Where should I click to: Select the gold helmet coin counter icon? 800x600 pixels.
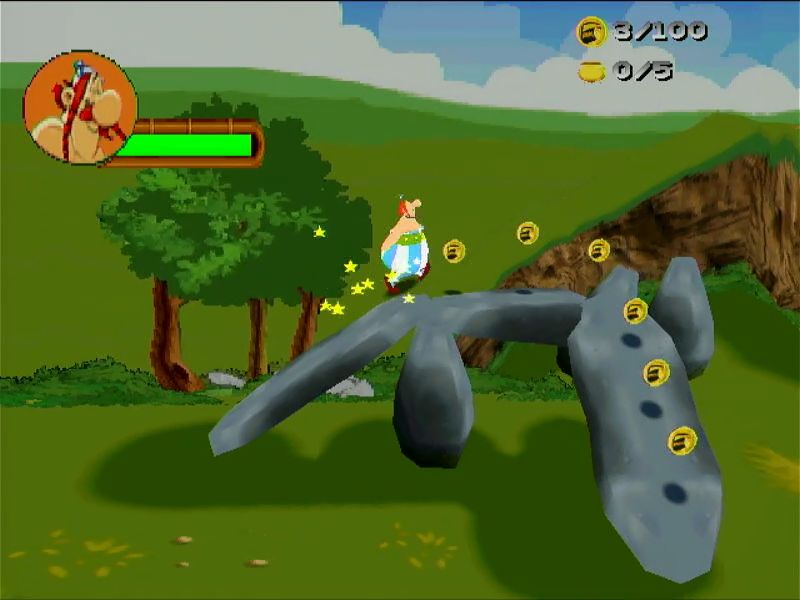coord(592,33)
